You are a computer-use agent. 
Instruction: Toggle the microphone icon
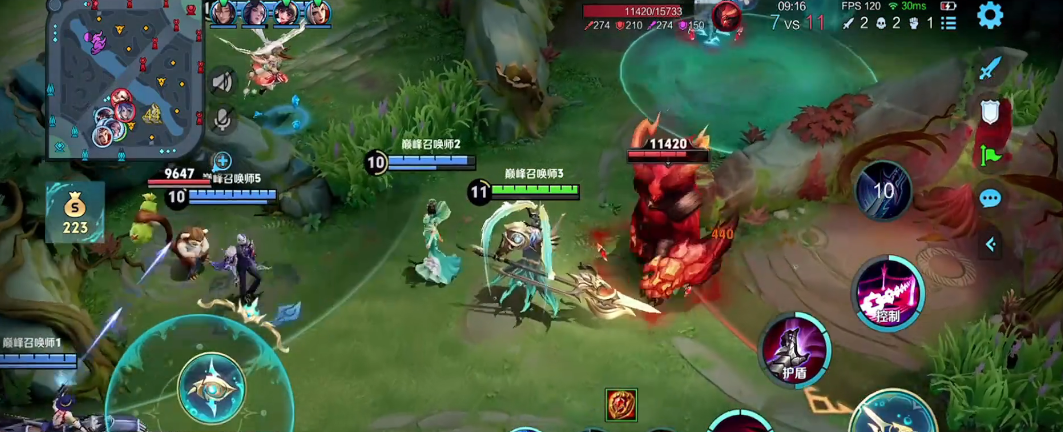pyautogui.click(x=223, y=119)
